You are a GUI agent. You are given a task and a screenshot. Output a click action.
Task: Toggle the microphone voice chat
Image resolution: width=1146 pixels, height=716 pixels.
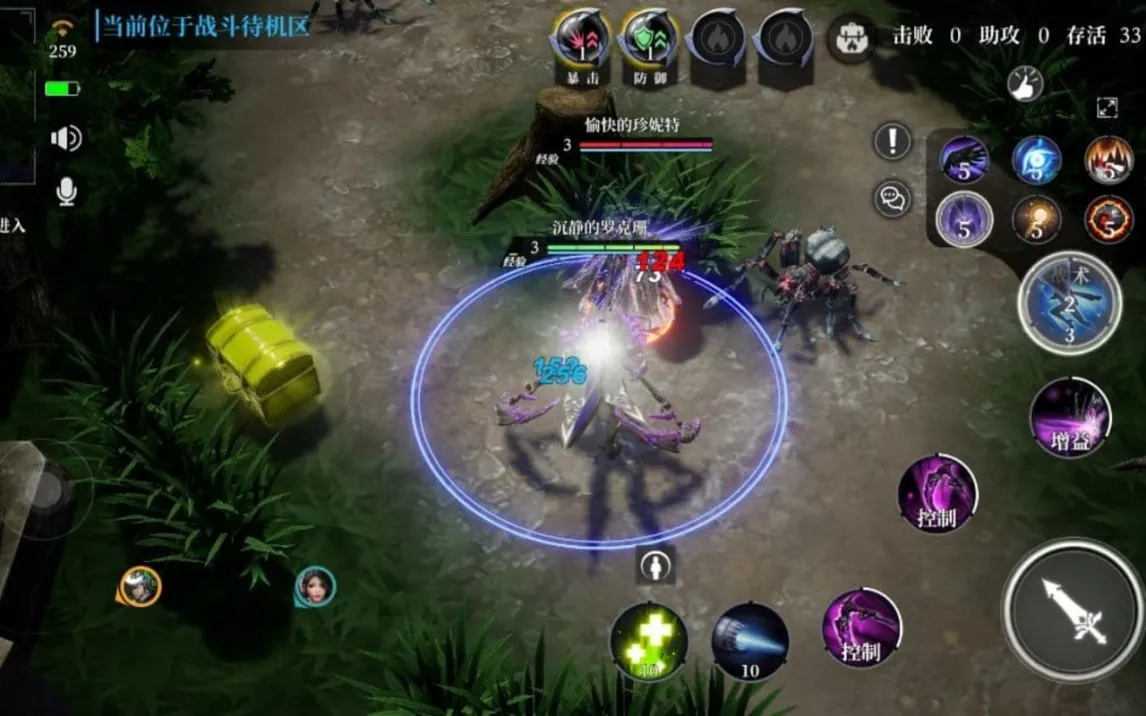pos(66,190)
